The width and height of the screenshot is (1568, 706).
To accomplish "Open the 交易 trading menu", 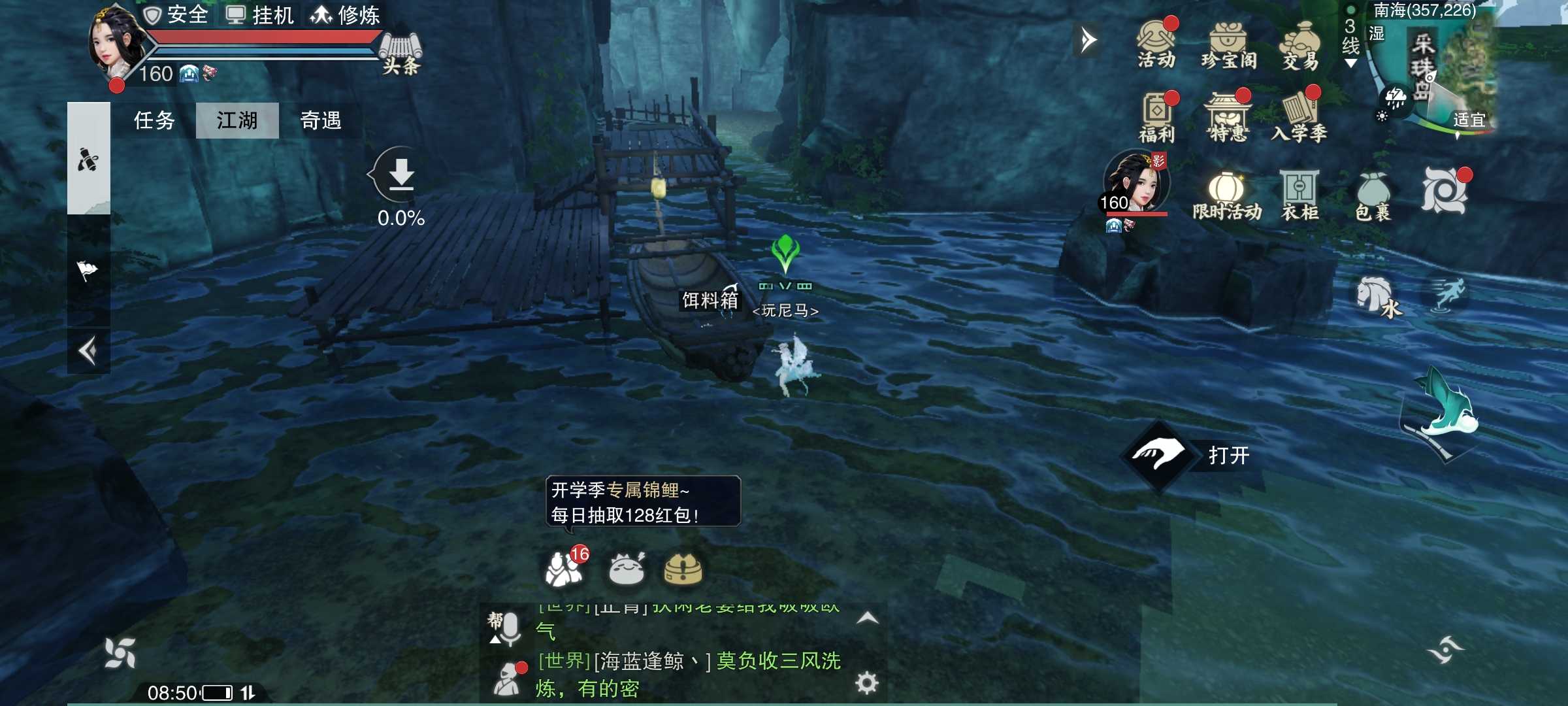I will [x=1300, y=45].
